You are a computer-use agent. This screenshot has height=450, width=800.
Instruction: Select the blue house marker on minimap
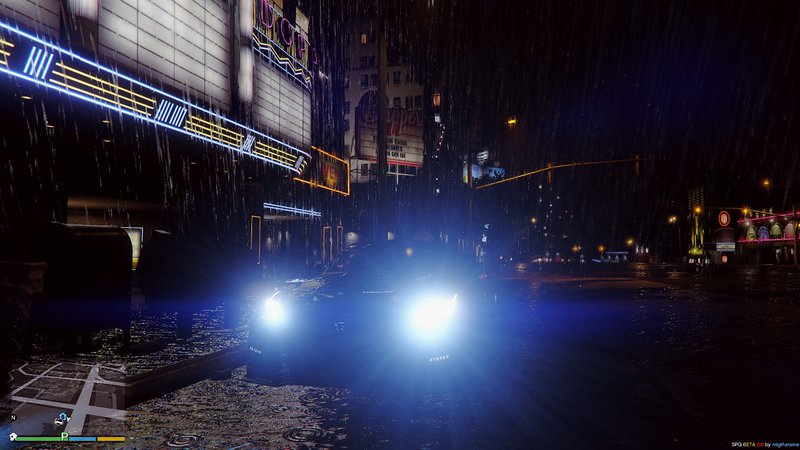63,416
